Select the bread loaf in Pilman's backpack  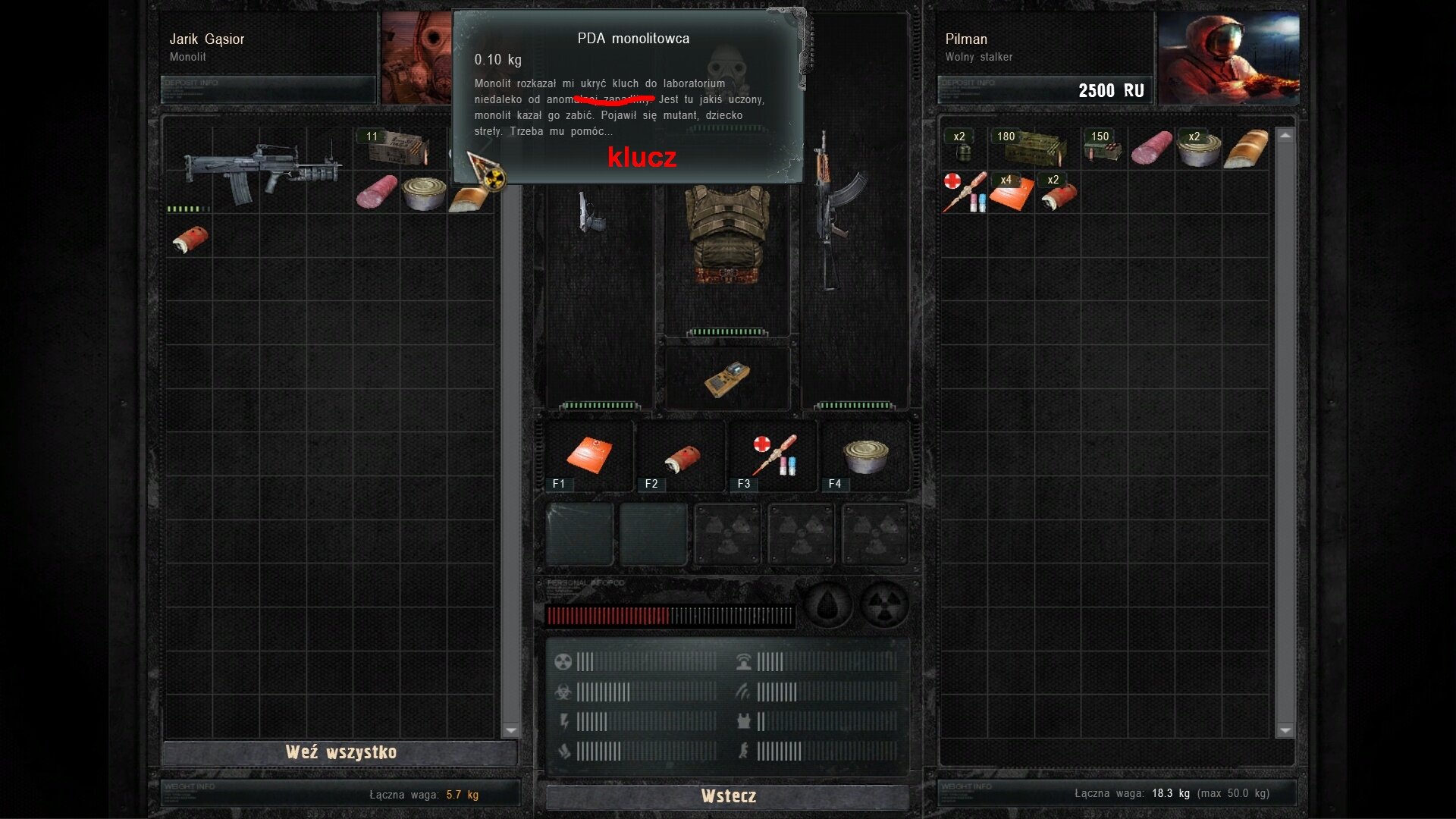(x=1246, y=149)
